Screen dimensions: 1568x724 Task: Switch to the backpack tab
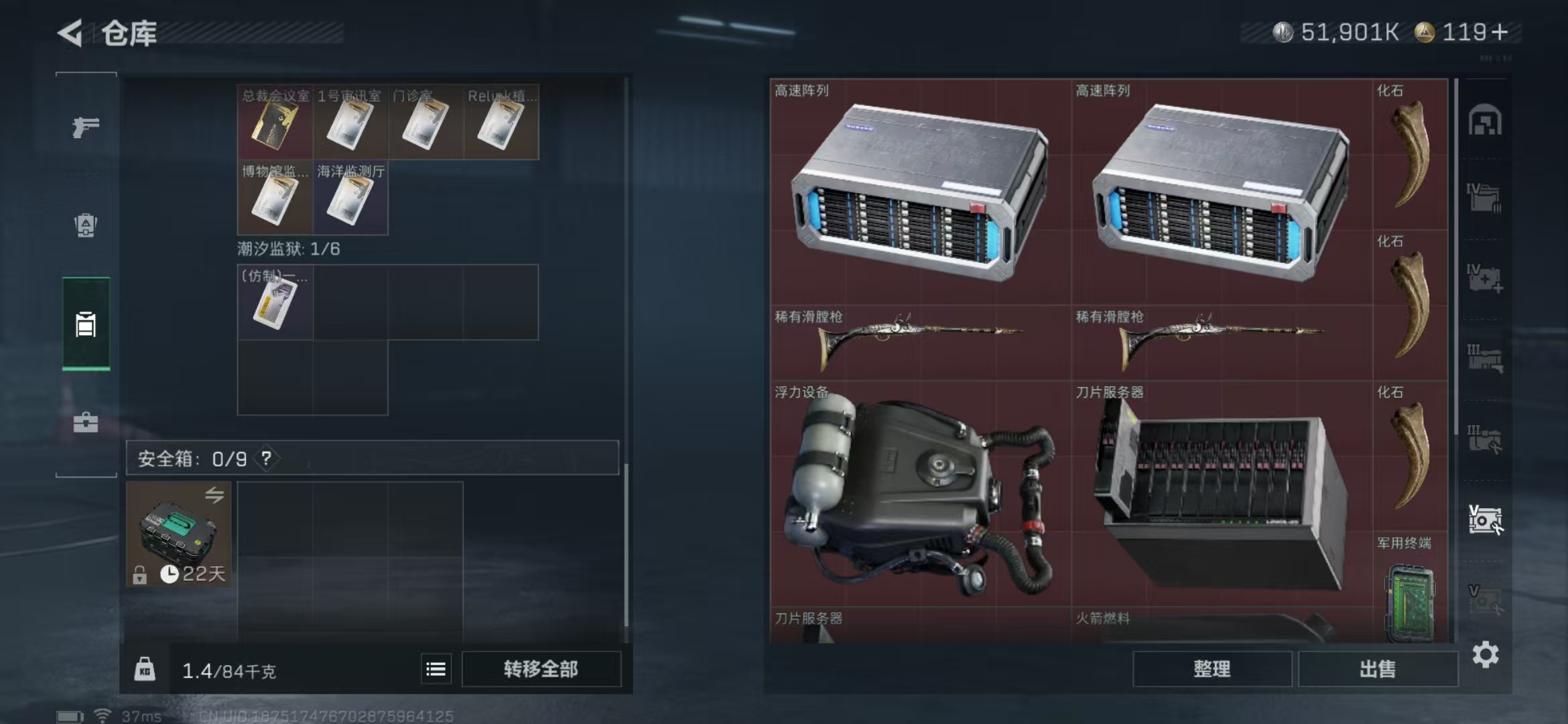pos(86,225)
